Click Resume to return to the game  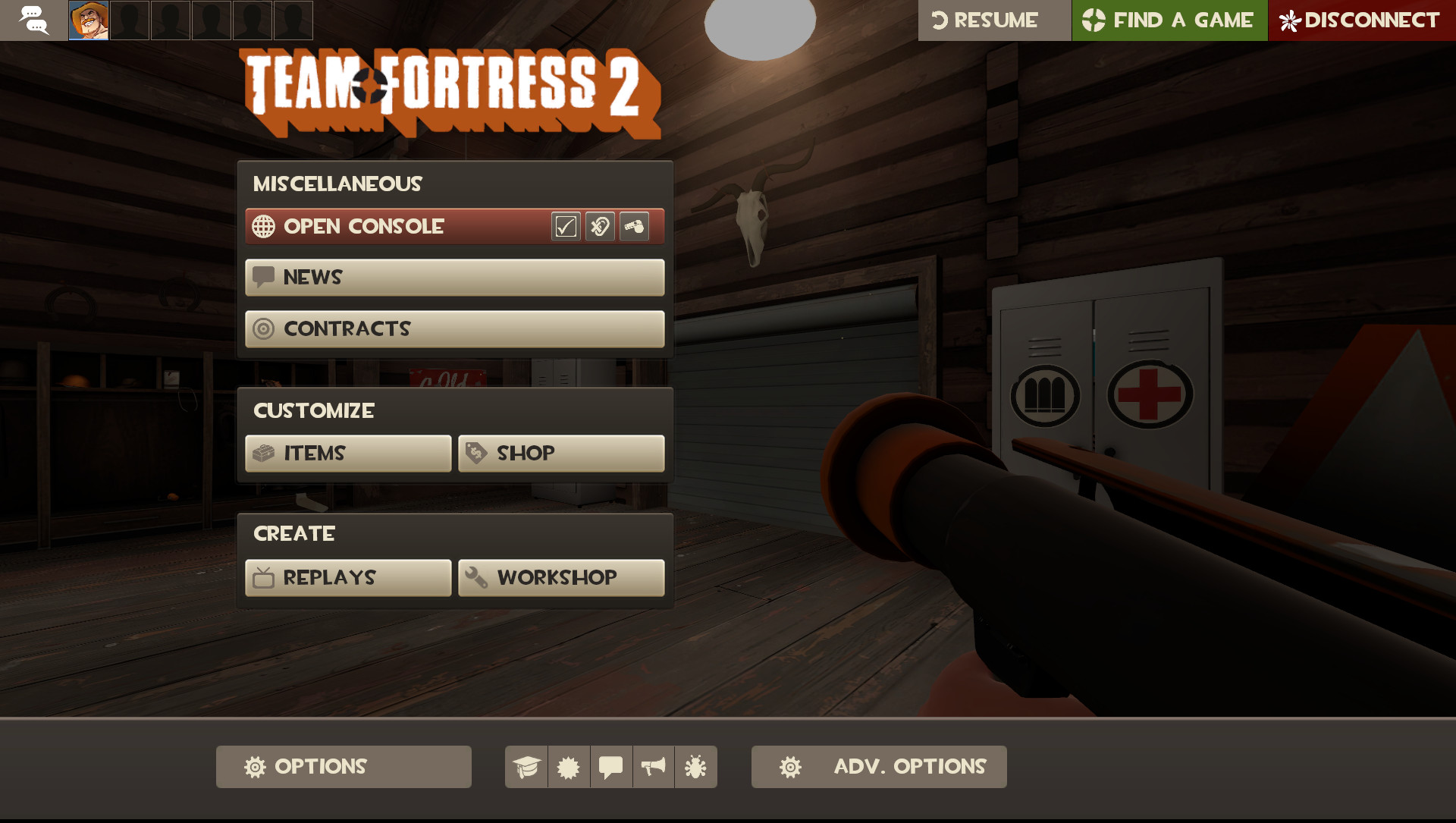(994, 20)
